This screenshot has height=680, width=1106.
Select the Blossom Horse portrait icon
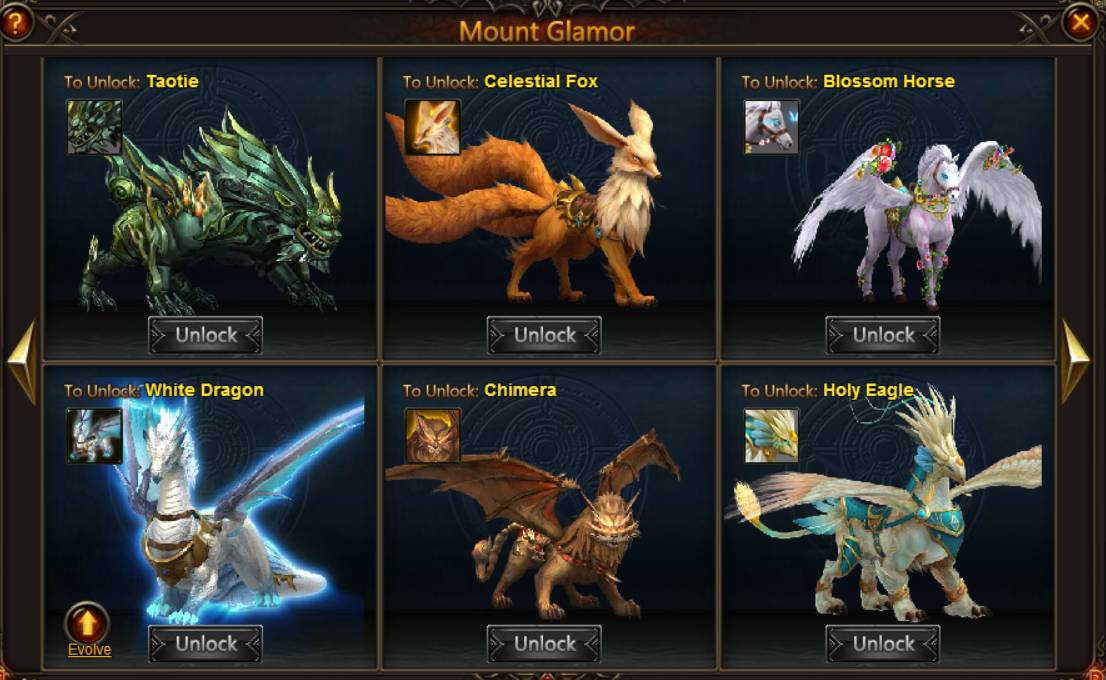771,127
